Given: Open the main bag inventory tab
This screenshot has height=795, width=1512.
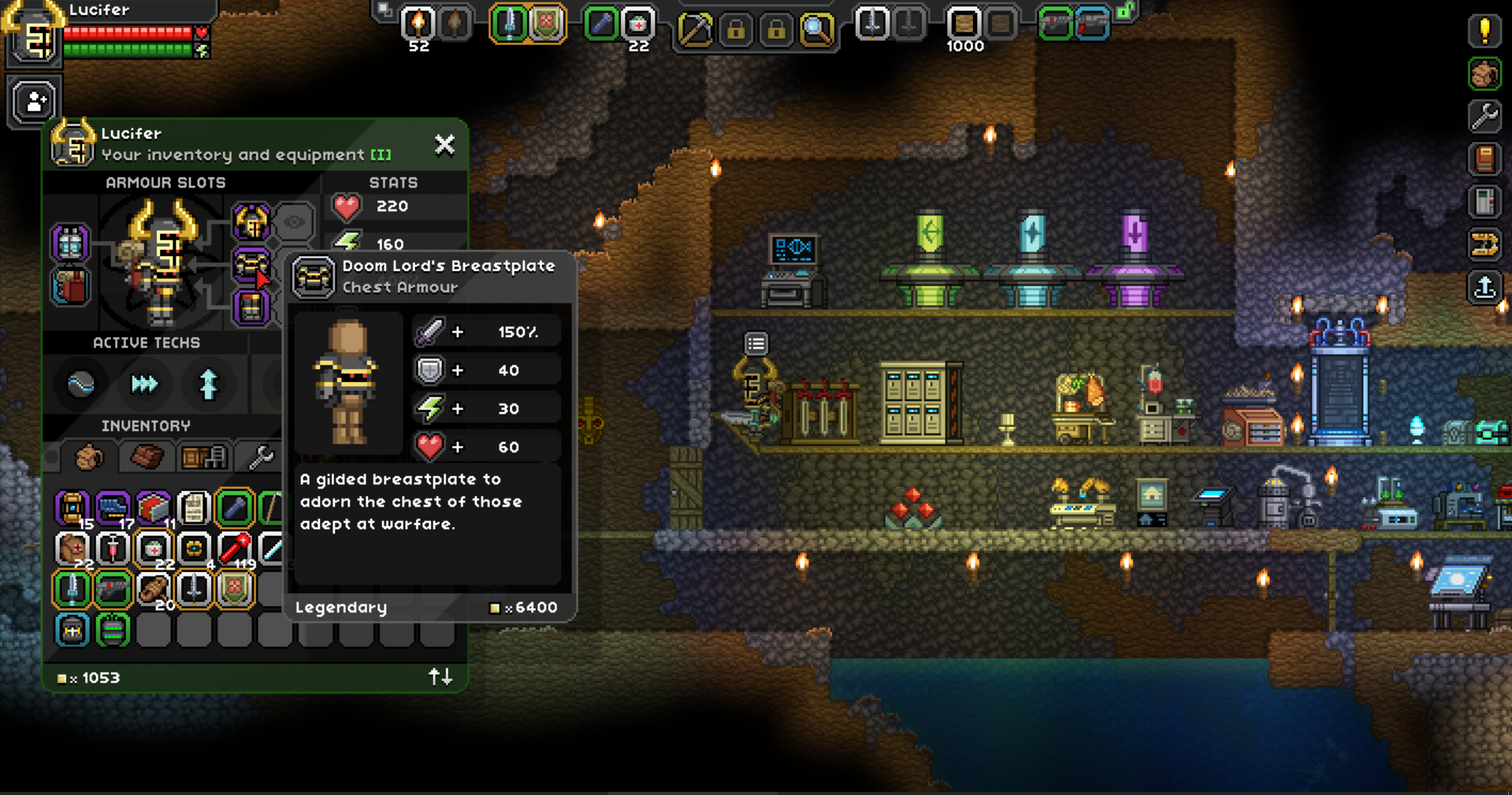Looking at the screenshot, I should (88, 457).
